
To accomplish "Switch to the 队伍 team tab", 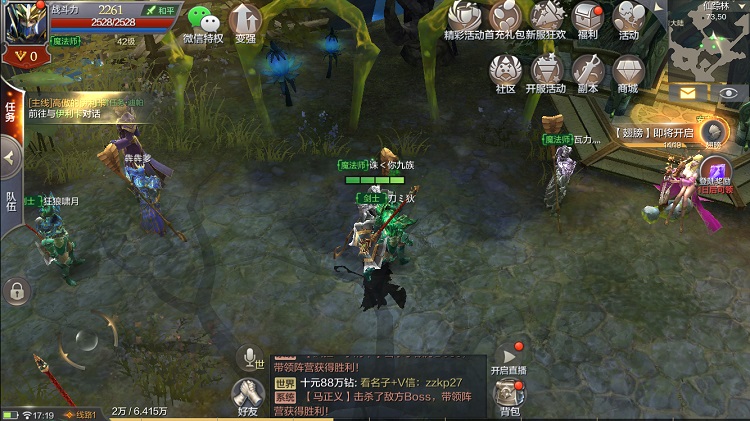I will coord(10,202).
